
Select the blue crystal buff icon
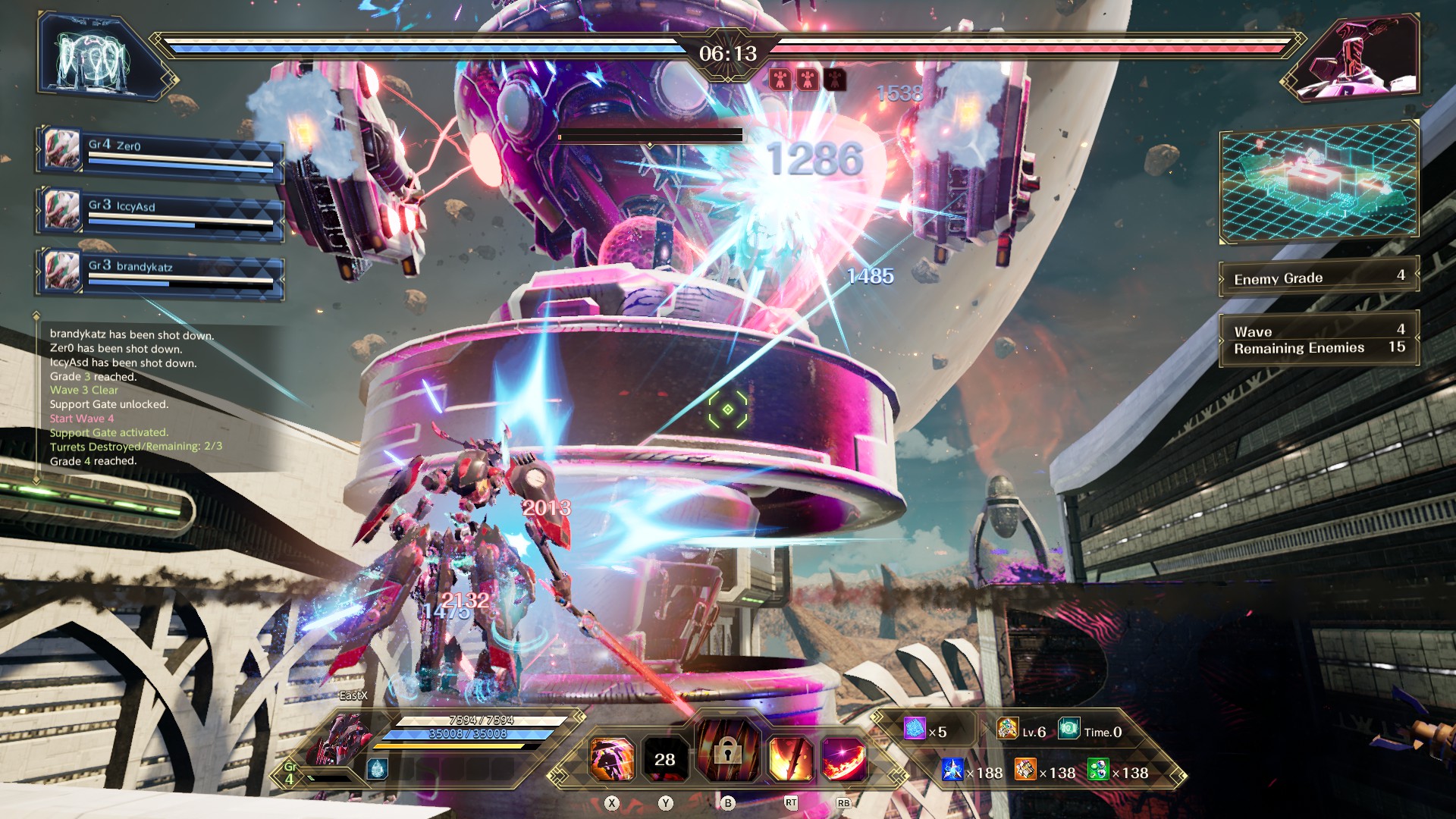pos(377,770)
